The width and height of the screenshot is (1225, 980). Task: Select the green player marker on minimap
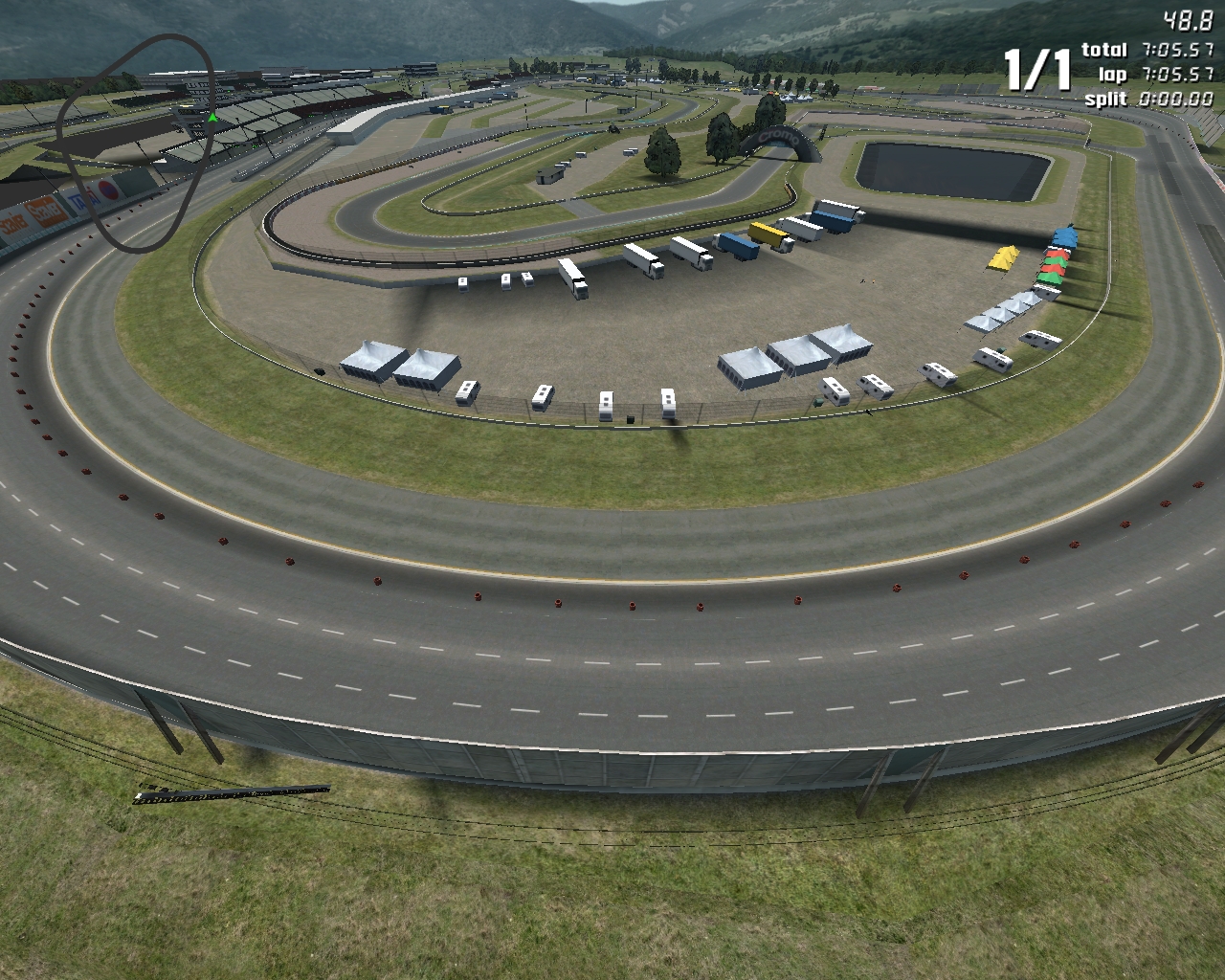coord(212,118)
